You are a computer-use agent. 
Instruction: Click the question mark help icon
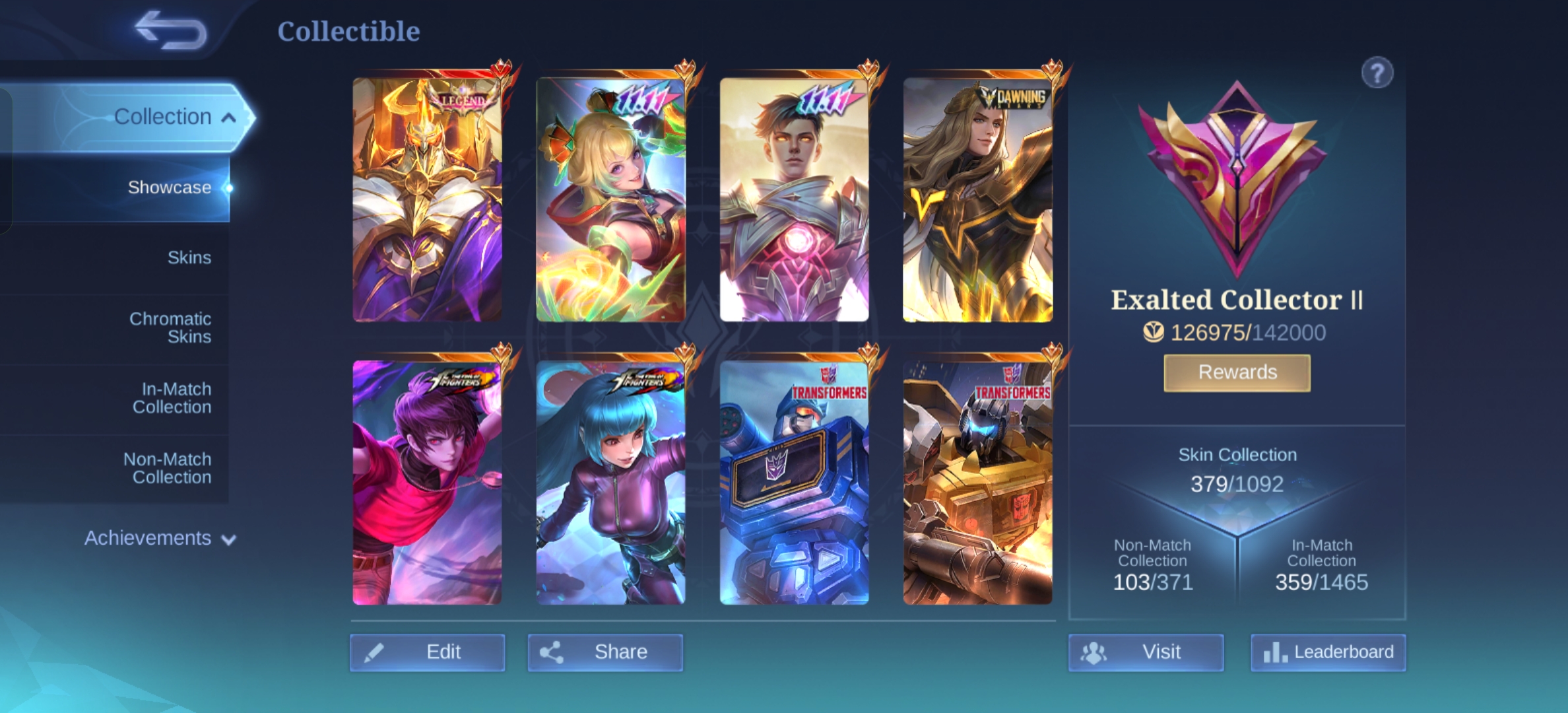click(x=1377, y=73)
